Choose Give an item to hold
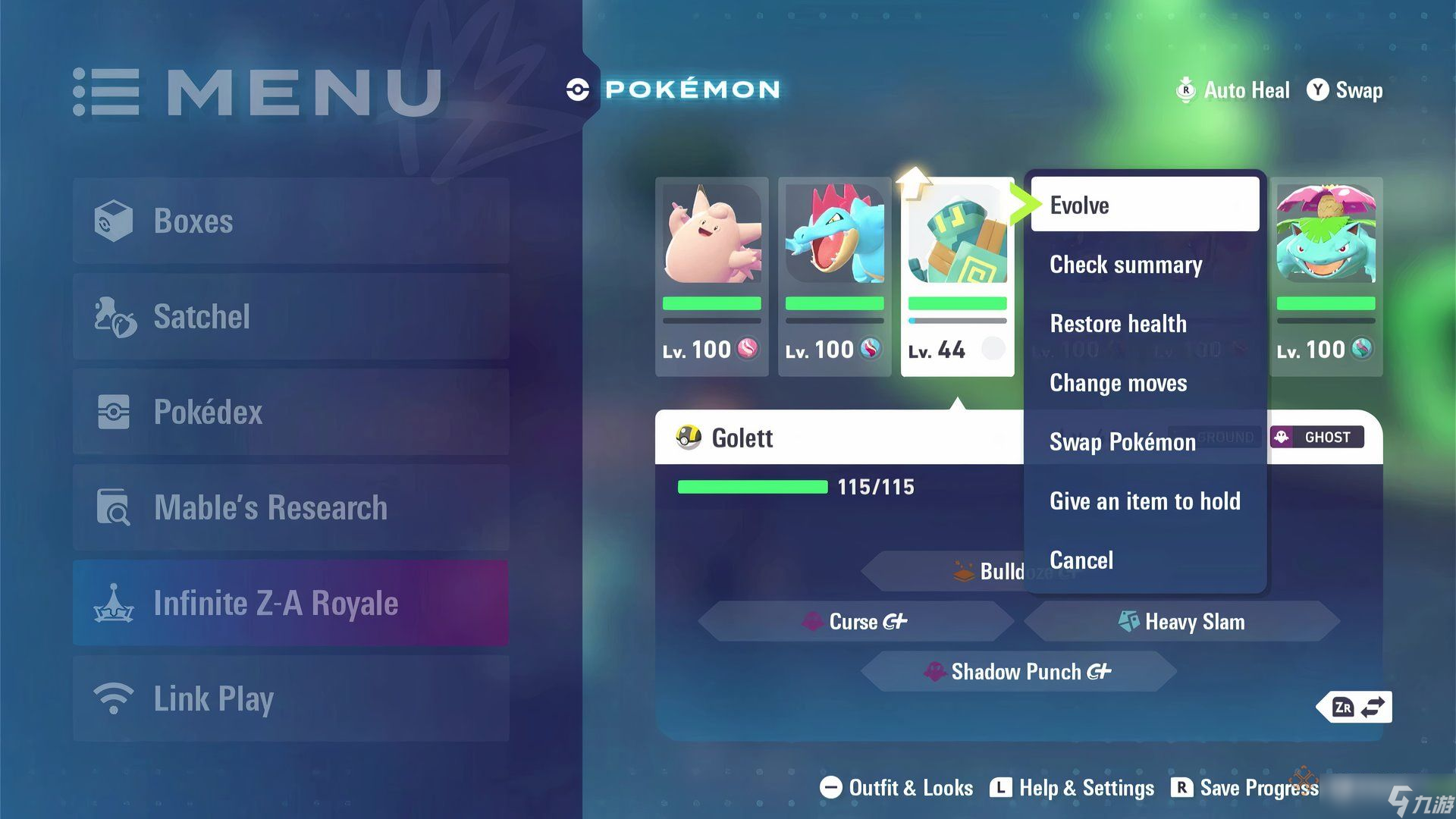Viewport: 1456px width, 819px height. pos(1144,501)
